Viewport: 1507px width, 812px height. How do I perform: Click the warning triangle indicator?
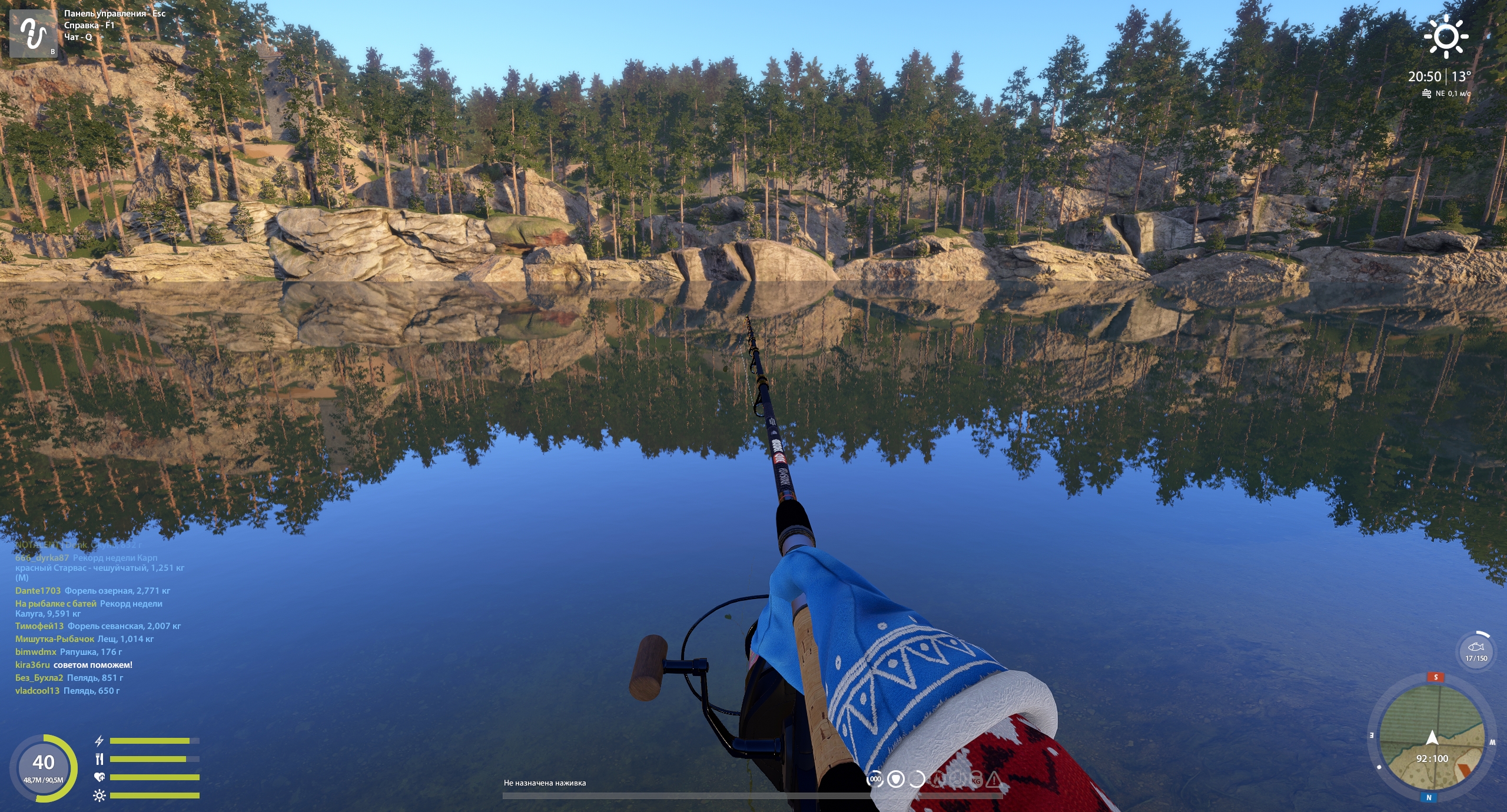point(994,780)
